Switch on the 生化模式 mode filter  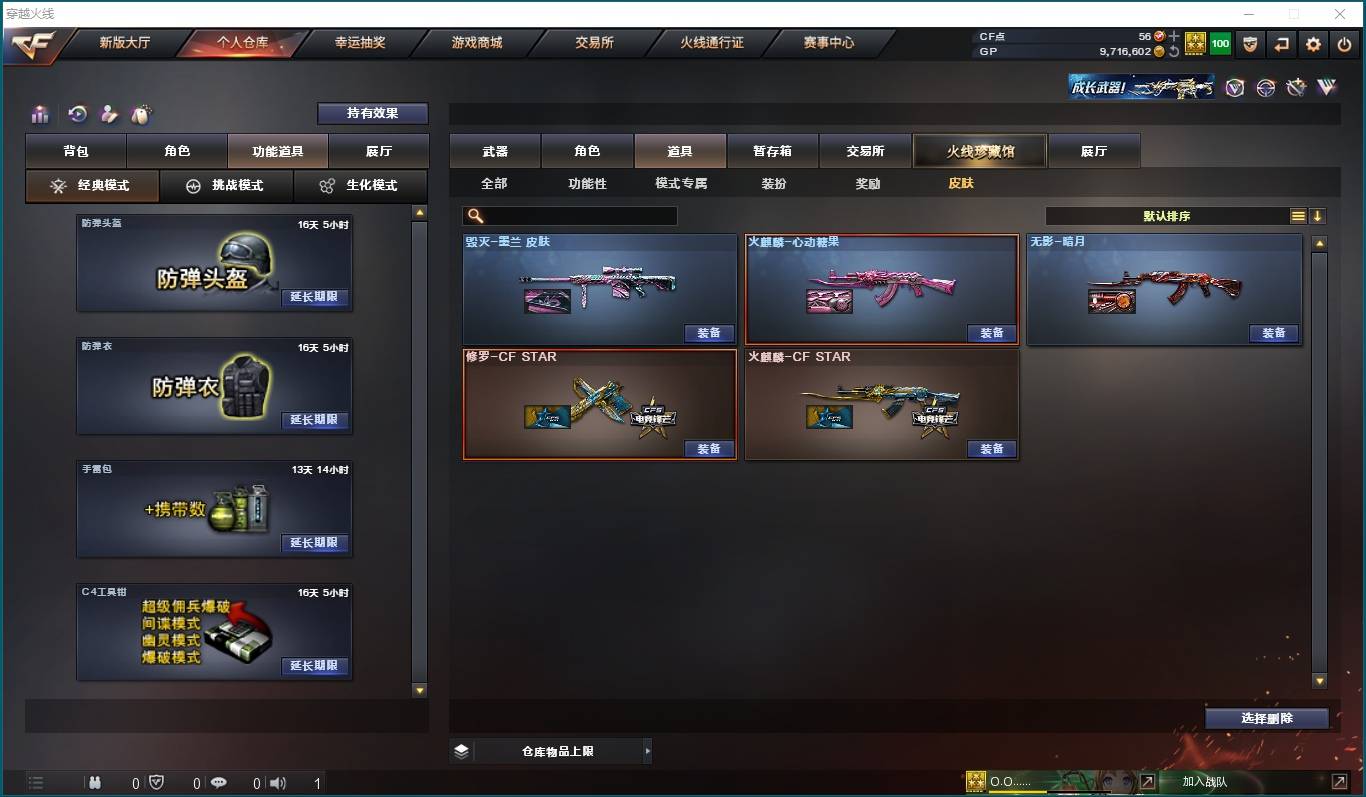(x=360, y=186)
